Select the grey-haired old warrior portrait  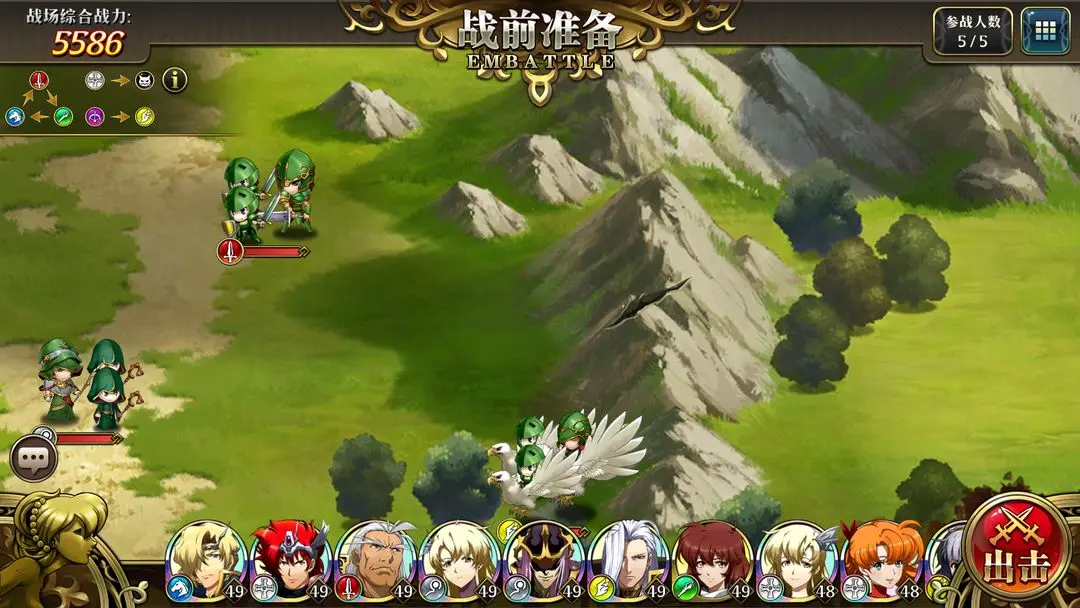(374, 560)
